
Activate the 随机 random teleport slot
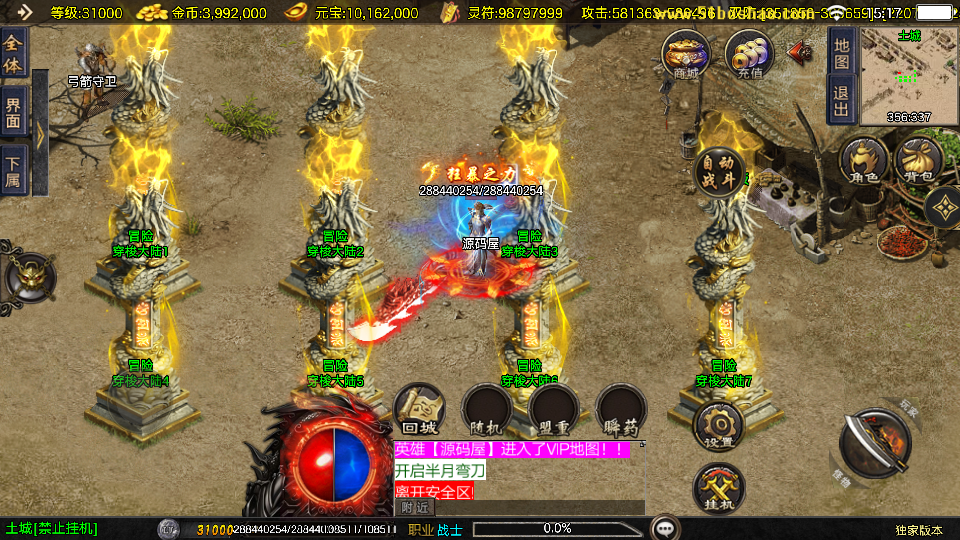coord(487,410)
